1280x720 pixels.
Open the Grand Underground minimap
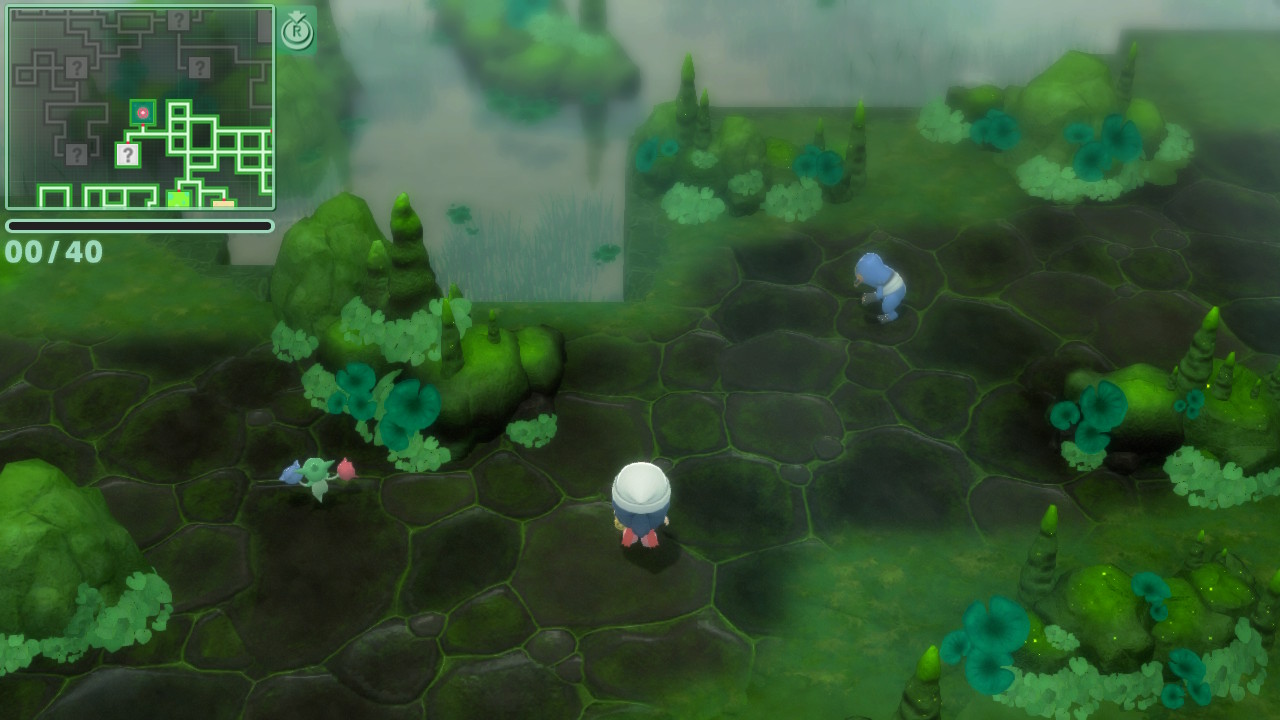[140, 107]
